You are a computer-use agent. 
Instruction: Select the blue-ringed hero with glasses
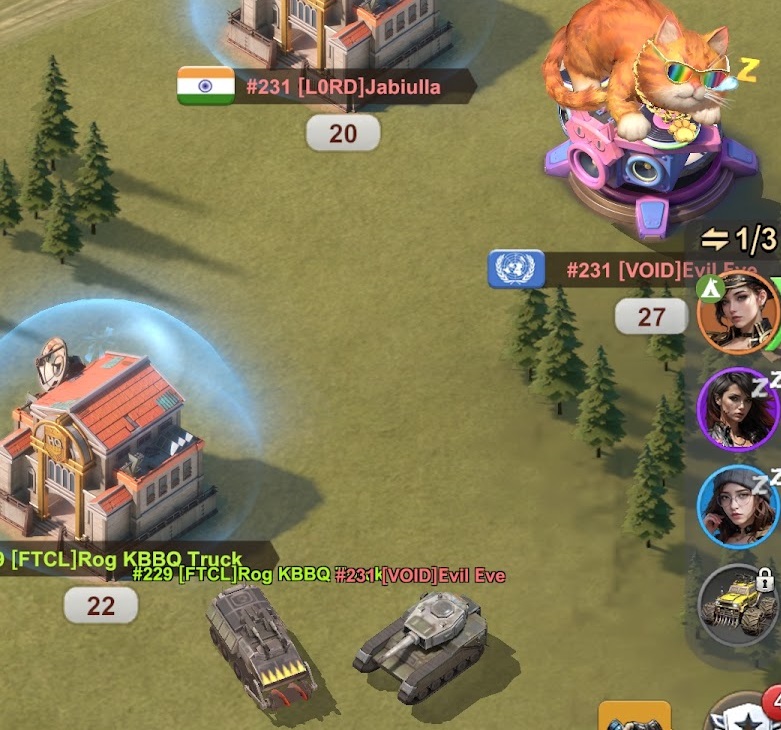point(738,506)
